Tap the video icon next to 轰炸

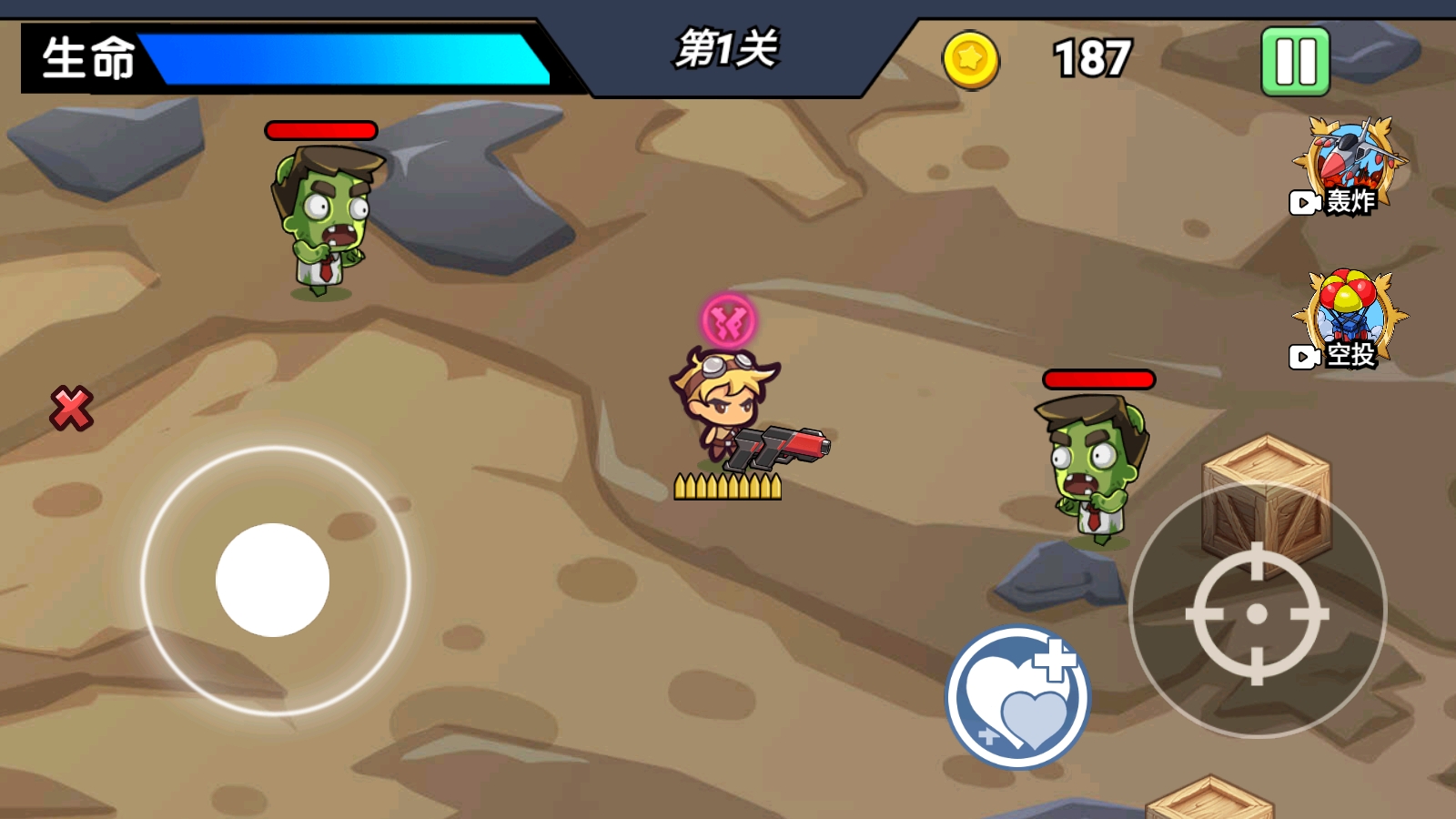point(1303,204)
